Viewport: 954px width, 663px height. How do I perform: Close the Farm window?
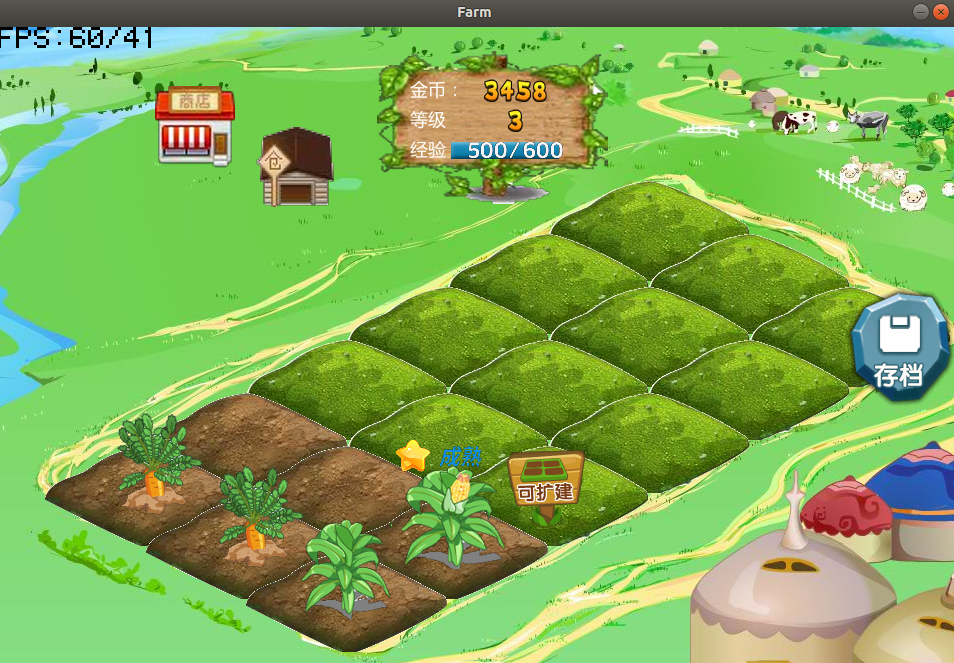[940, 12]
